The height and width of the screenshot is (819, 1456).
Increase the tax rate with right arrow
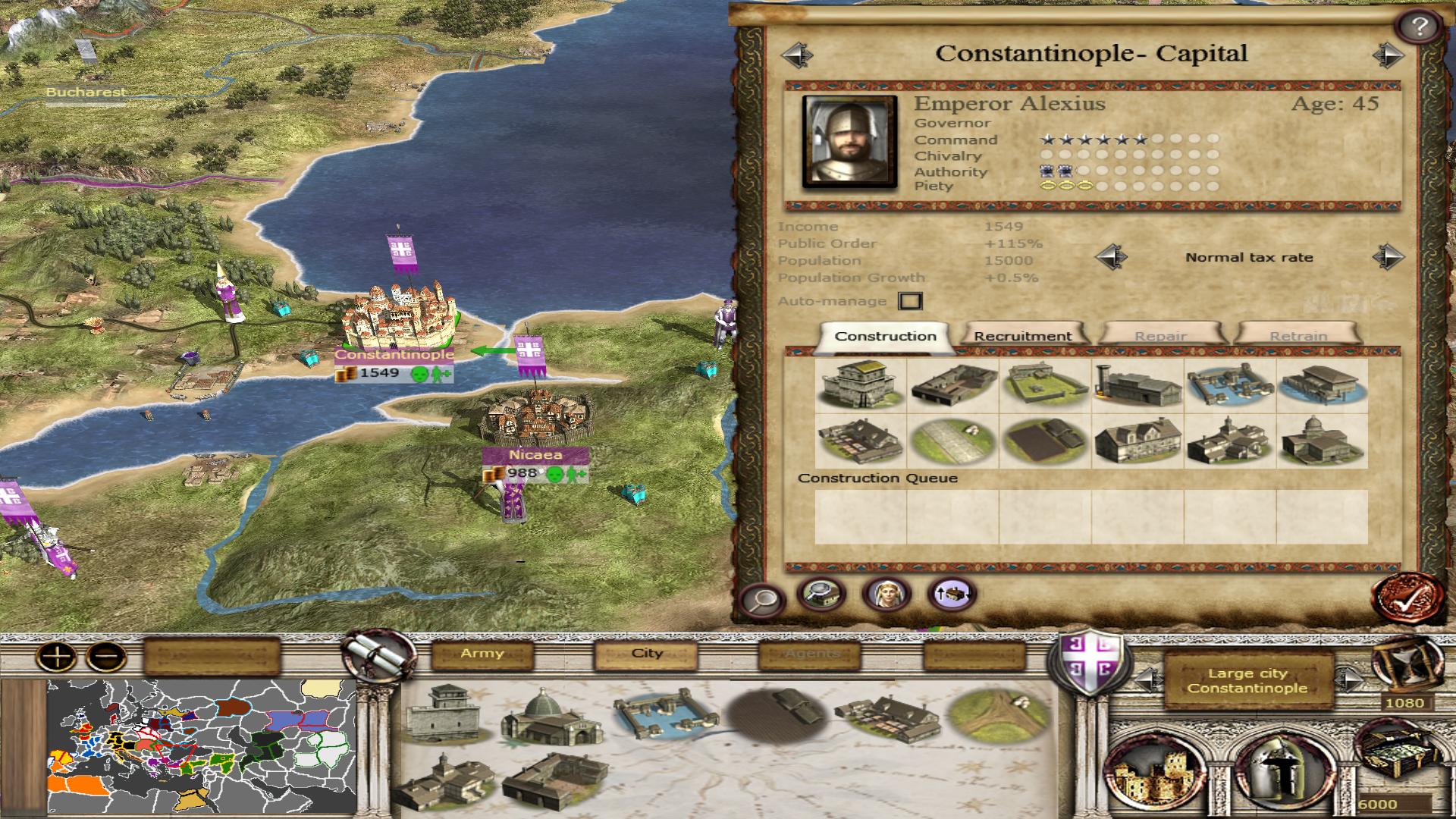click(x=1388, y=257)
